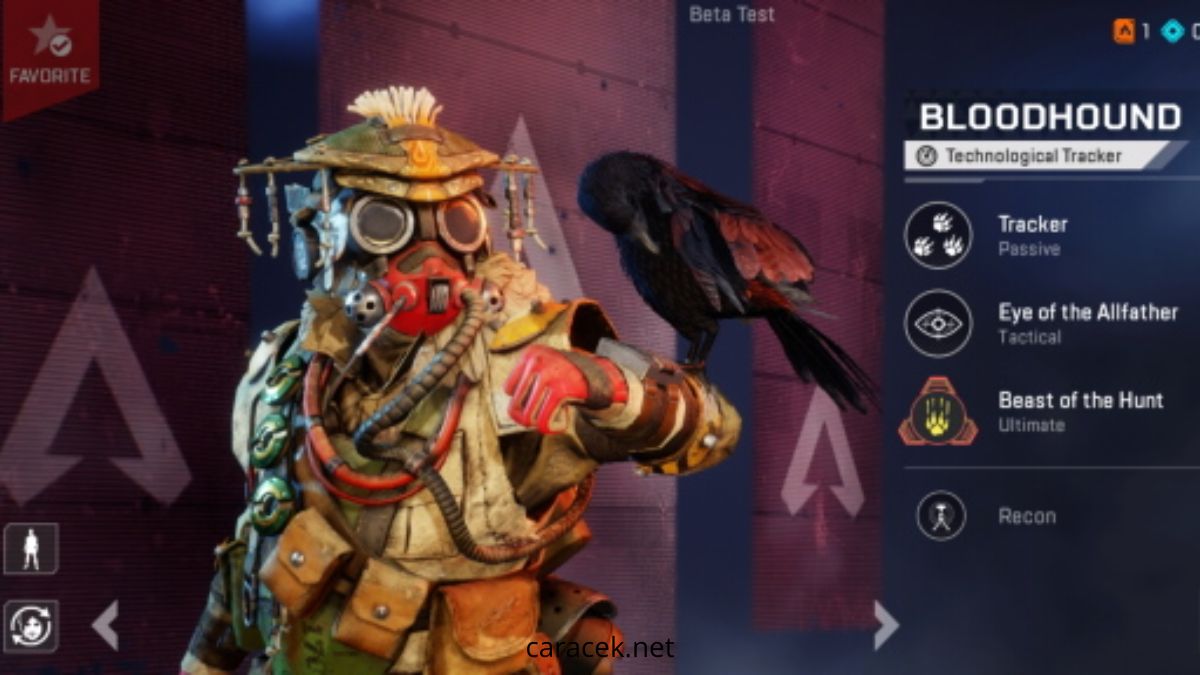Go to the next legend arrow
Screen dimensions: 1200x675
pos(885,625)
